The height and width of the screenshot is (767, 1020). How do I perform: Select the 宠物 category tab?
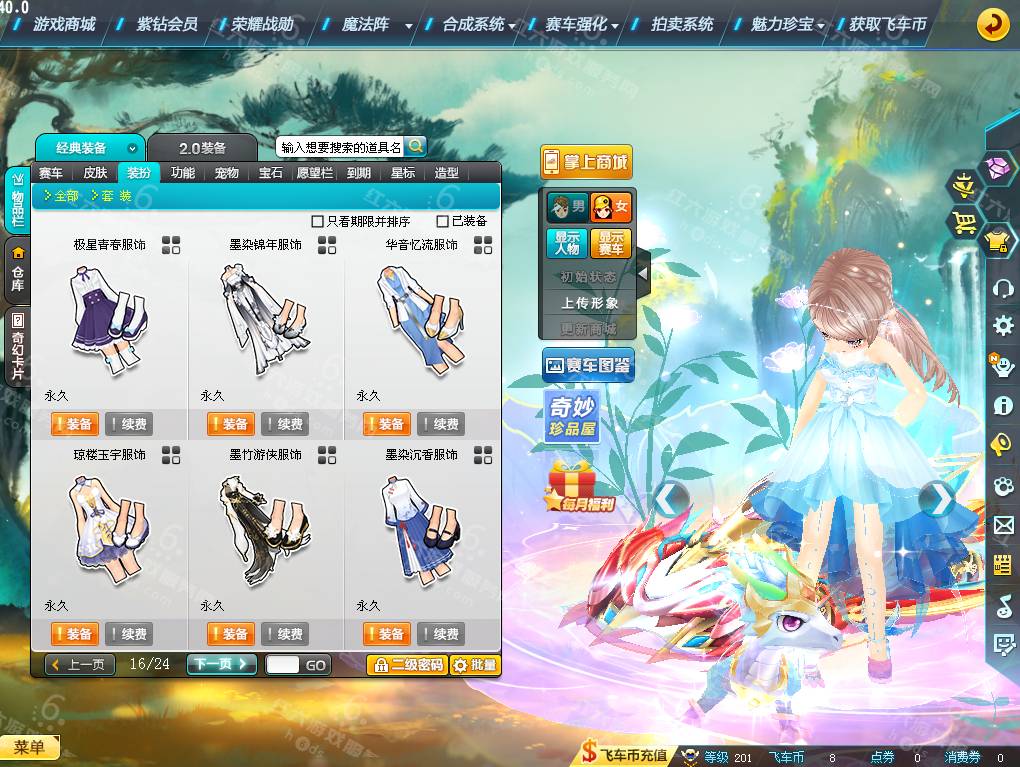[227, 173]
